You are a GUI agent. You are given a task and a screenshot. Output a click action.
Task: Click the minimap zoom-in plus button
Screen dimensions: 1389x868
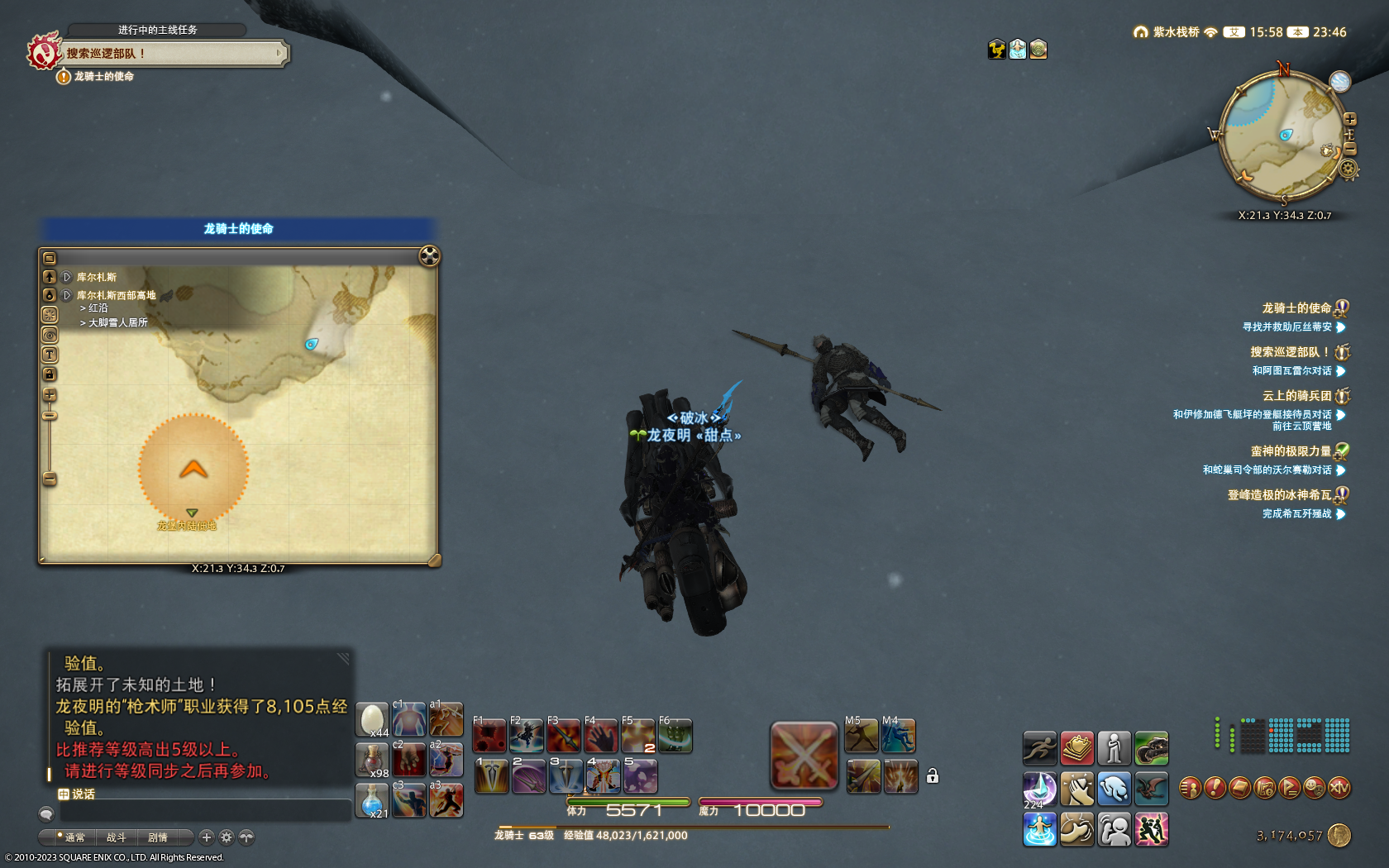(x=1349, y=119)
